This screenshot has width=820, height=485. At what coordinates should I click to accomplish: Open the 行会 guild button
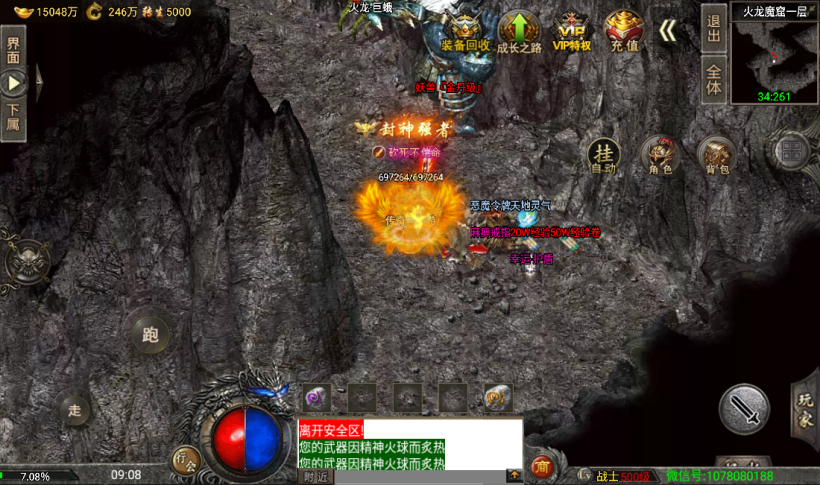tap(185, 459)
